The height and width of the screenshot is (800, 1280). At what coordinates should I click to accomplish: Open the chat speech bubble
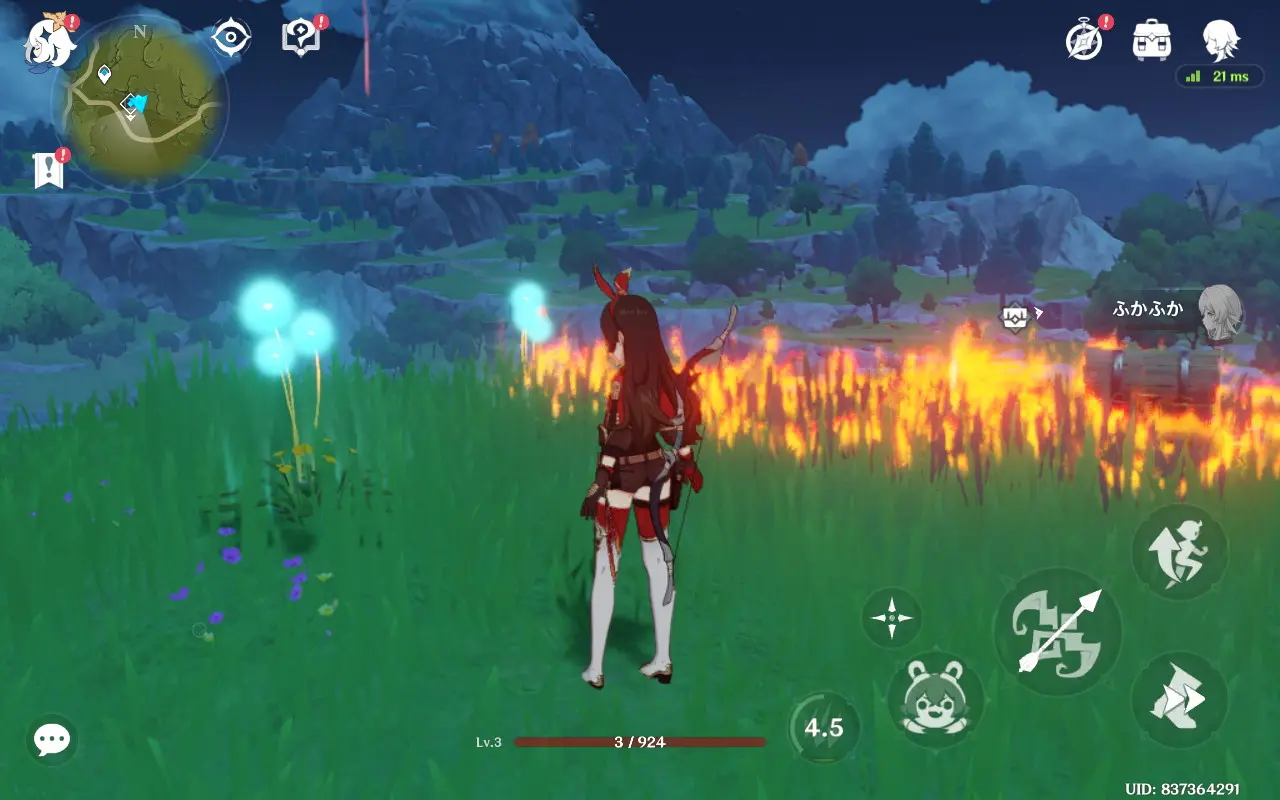pos(52,740)
